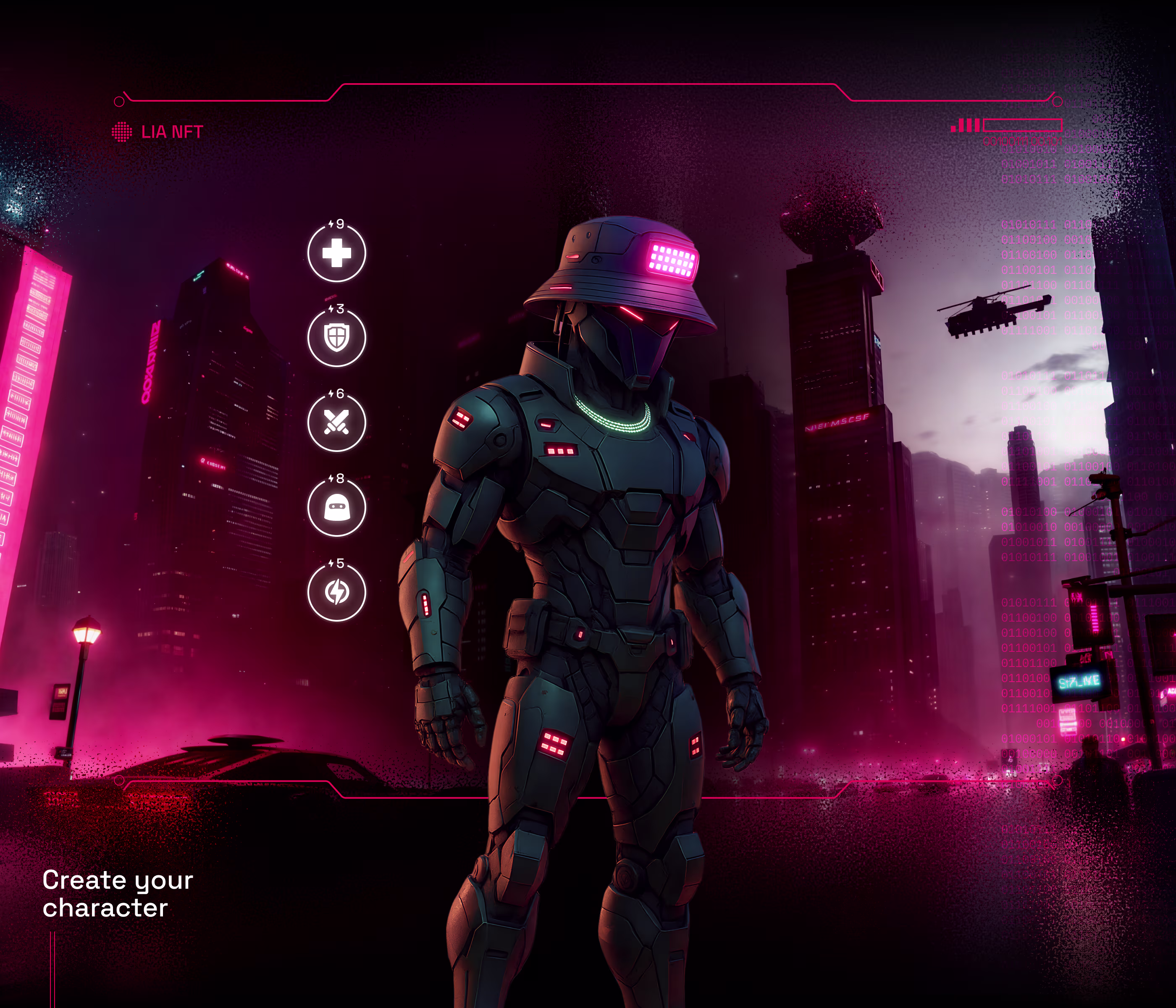Select the medical cross health icon
The image size is (1176, 1008).
coord(336,253)
